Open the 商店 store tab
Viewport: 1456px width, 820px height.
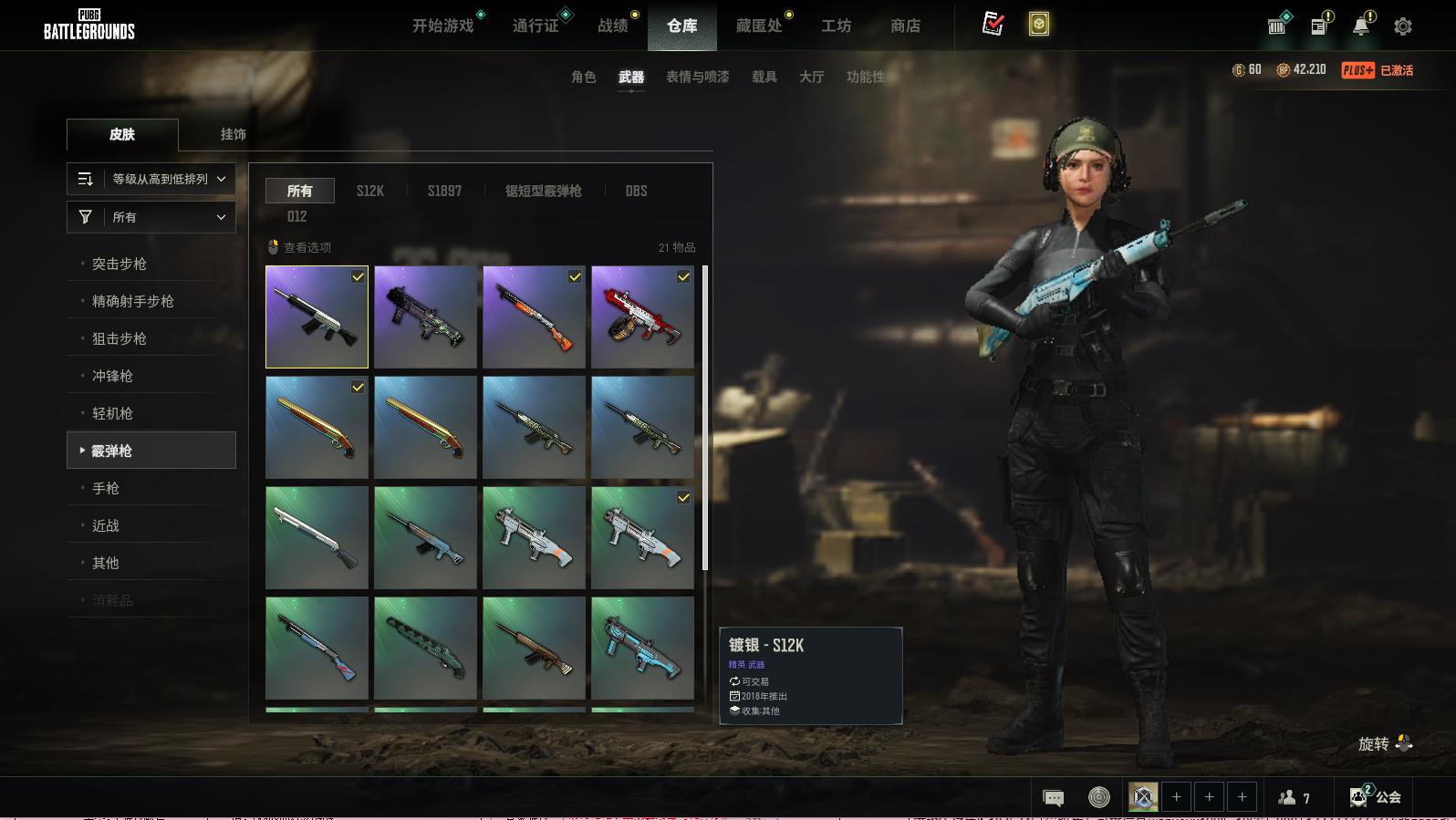tap(905, 26)
